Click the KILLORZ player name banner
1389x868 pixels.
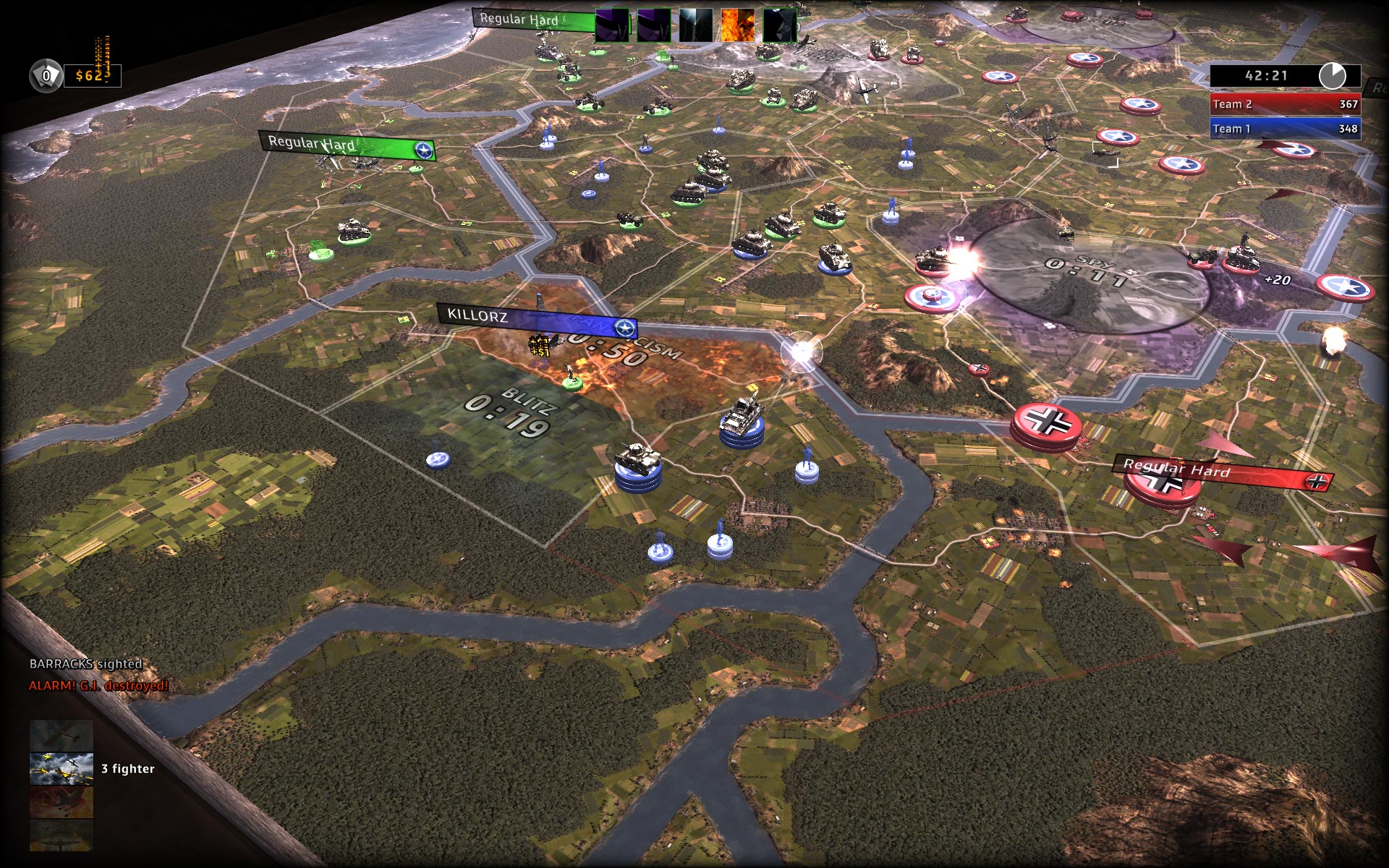[536, 320]
